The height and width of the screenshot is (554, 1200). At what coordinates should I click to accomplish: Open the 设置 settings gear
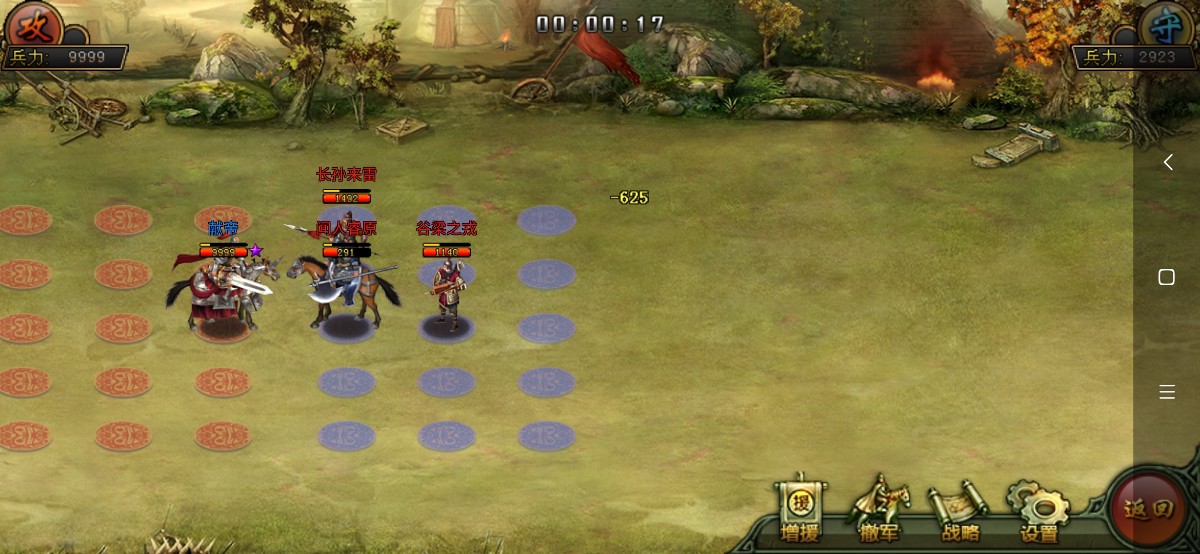click(x=1038, y=511)
